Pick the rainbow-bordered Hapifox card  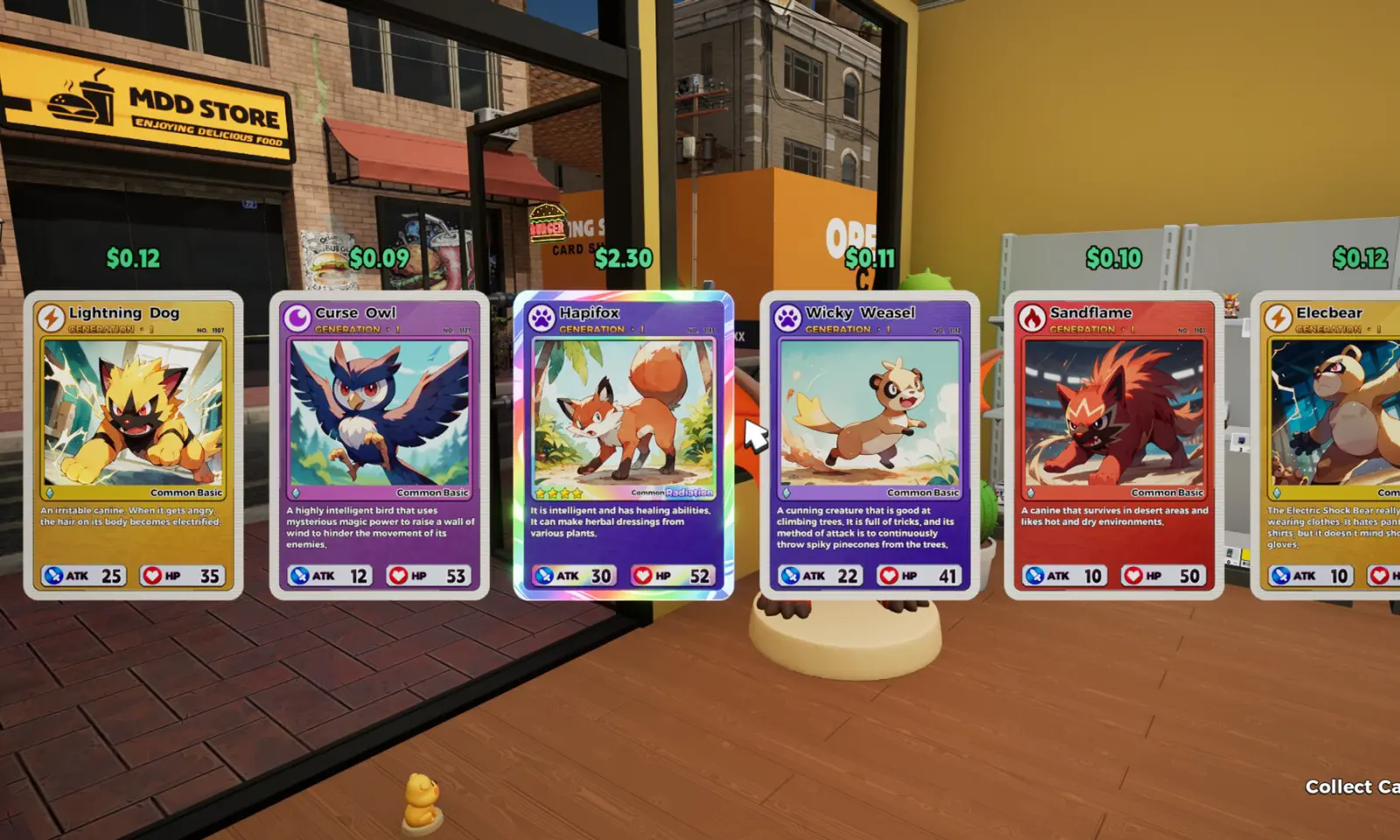623,444
